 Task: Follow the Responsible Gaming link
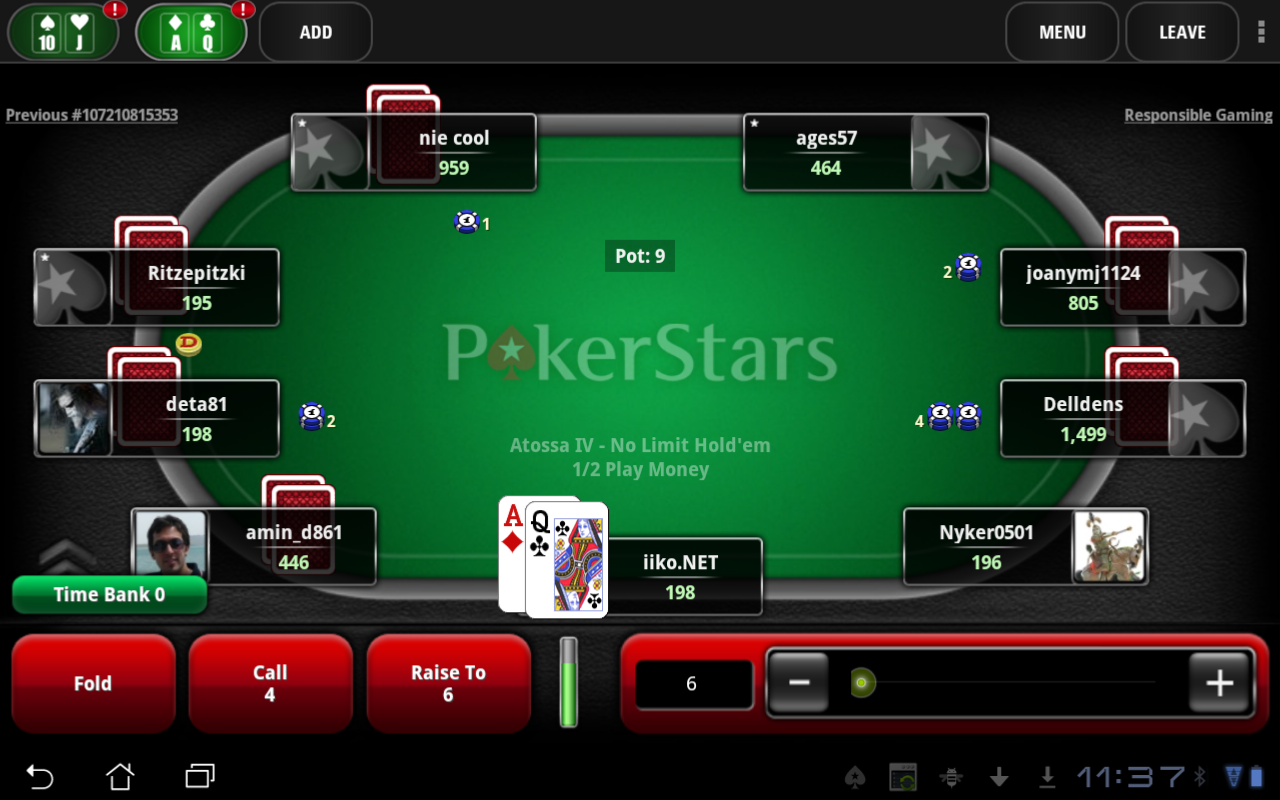(x=1198, y=115)
